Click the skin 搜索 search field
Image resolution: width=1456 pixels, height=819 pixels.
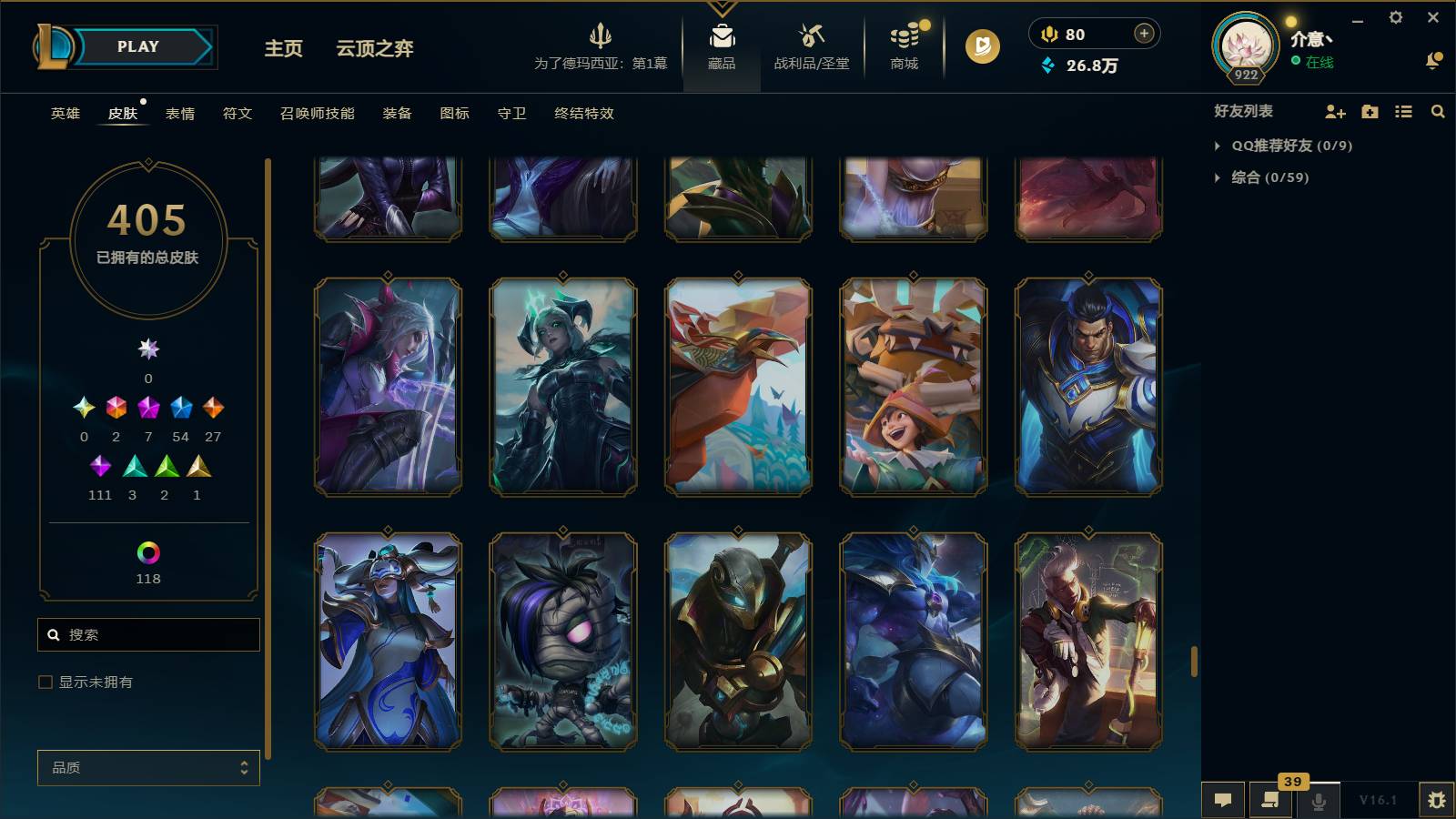[x=148, y=634]
